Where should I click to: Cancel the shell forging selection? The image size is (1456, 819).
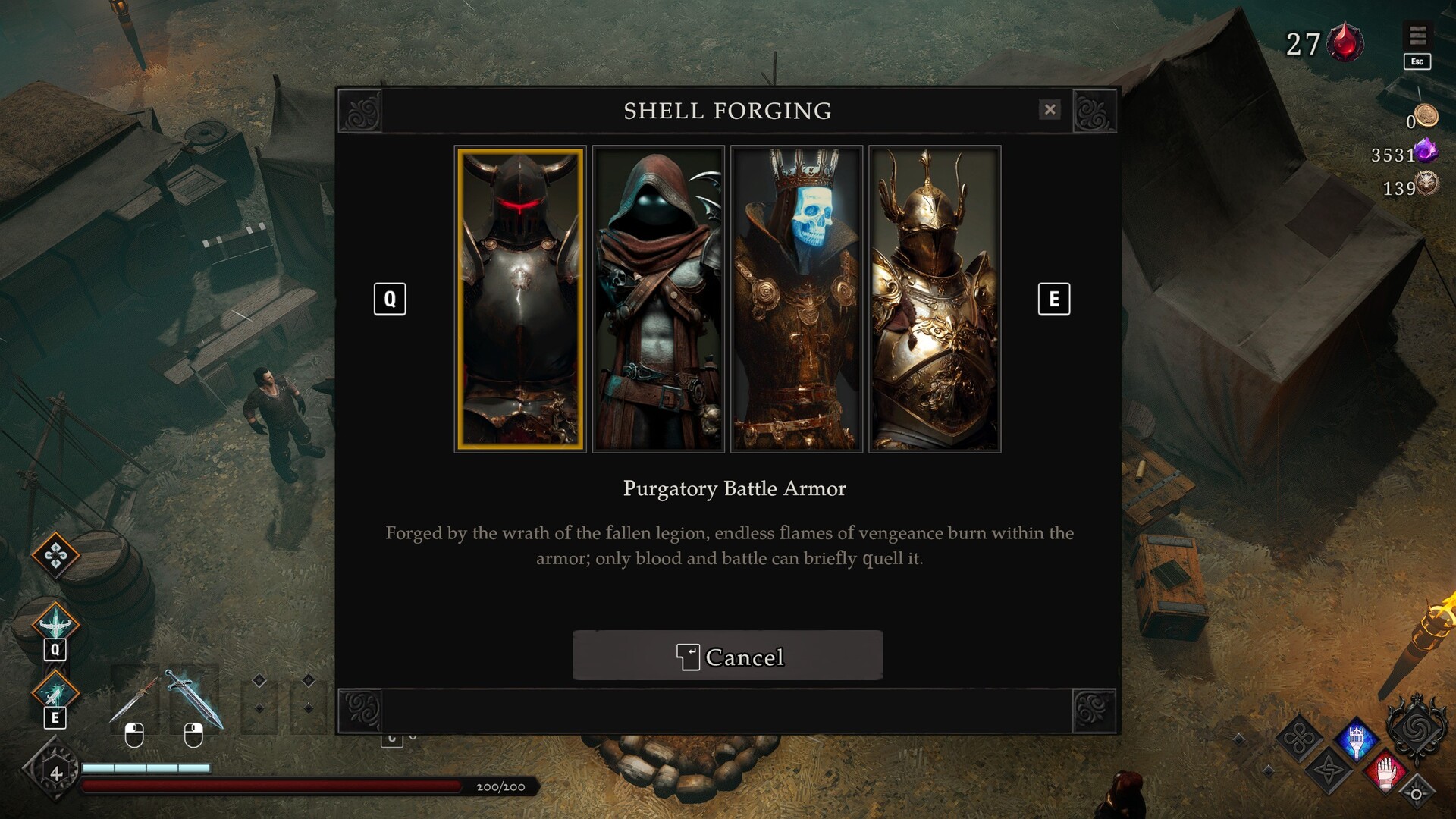point(728,656)
